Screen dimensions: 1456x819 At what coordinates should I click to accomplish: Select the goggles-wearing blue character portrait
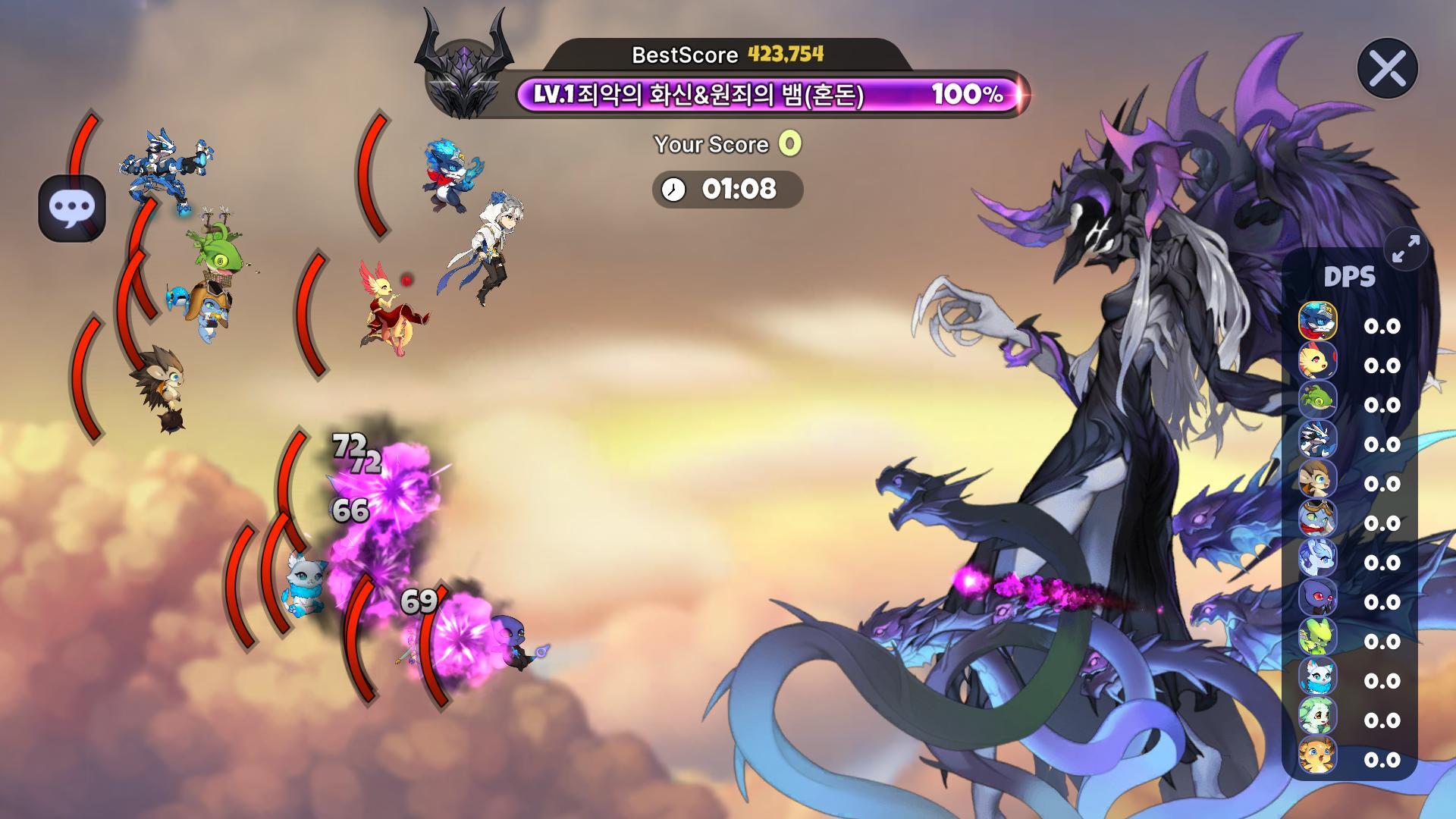click(1317, 517)
